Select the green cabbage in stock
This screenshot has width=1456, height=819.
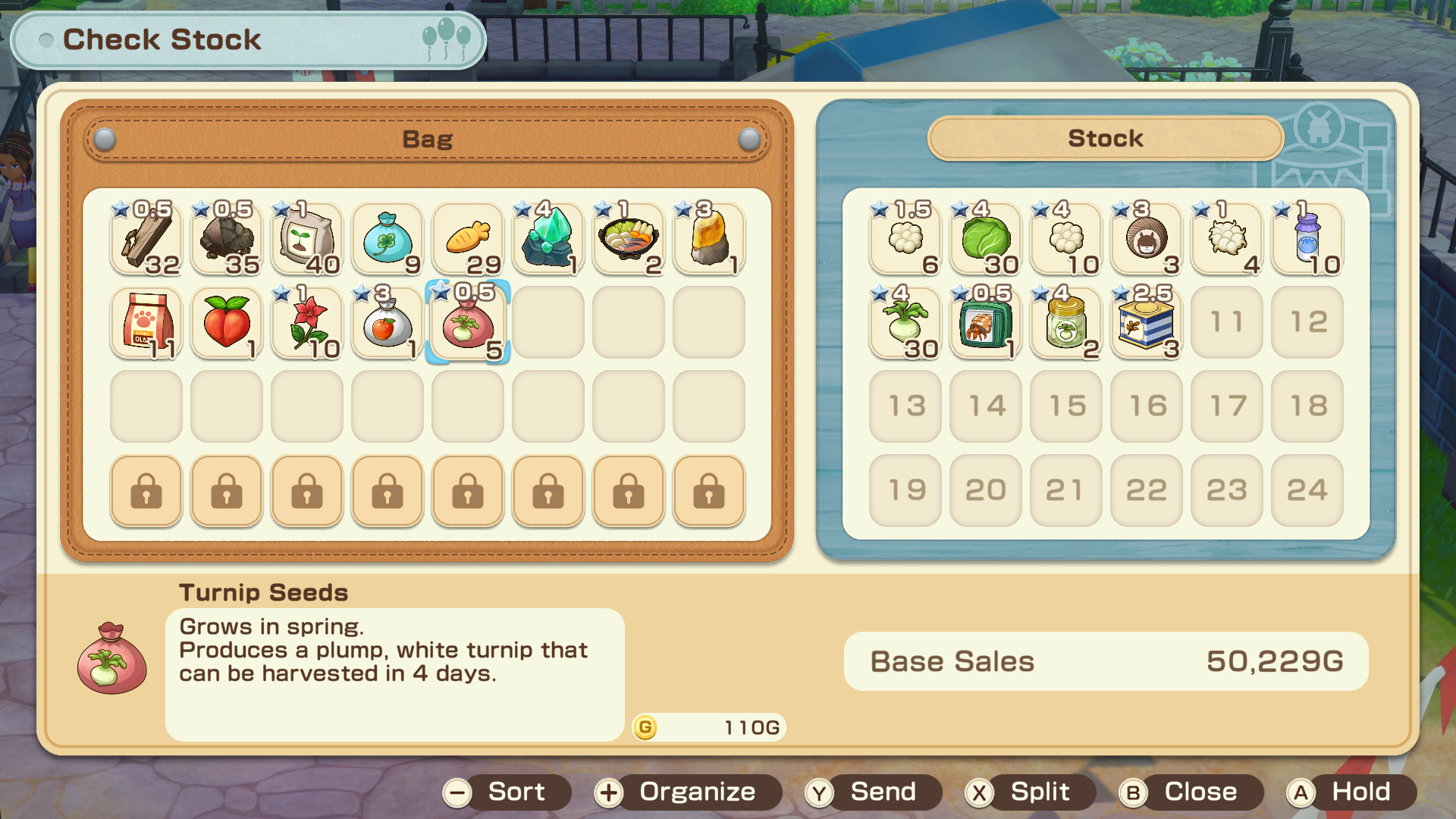tap(986, 240)
